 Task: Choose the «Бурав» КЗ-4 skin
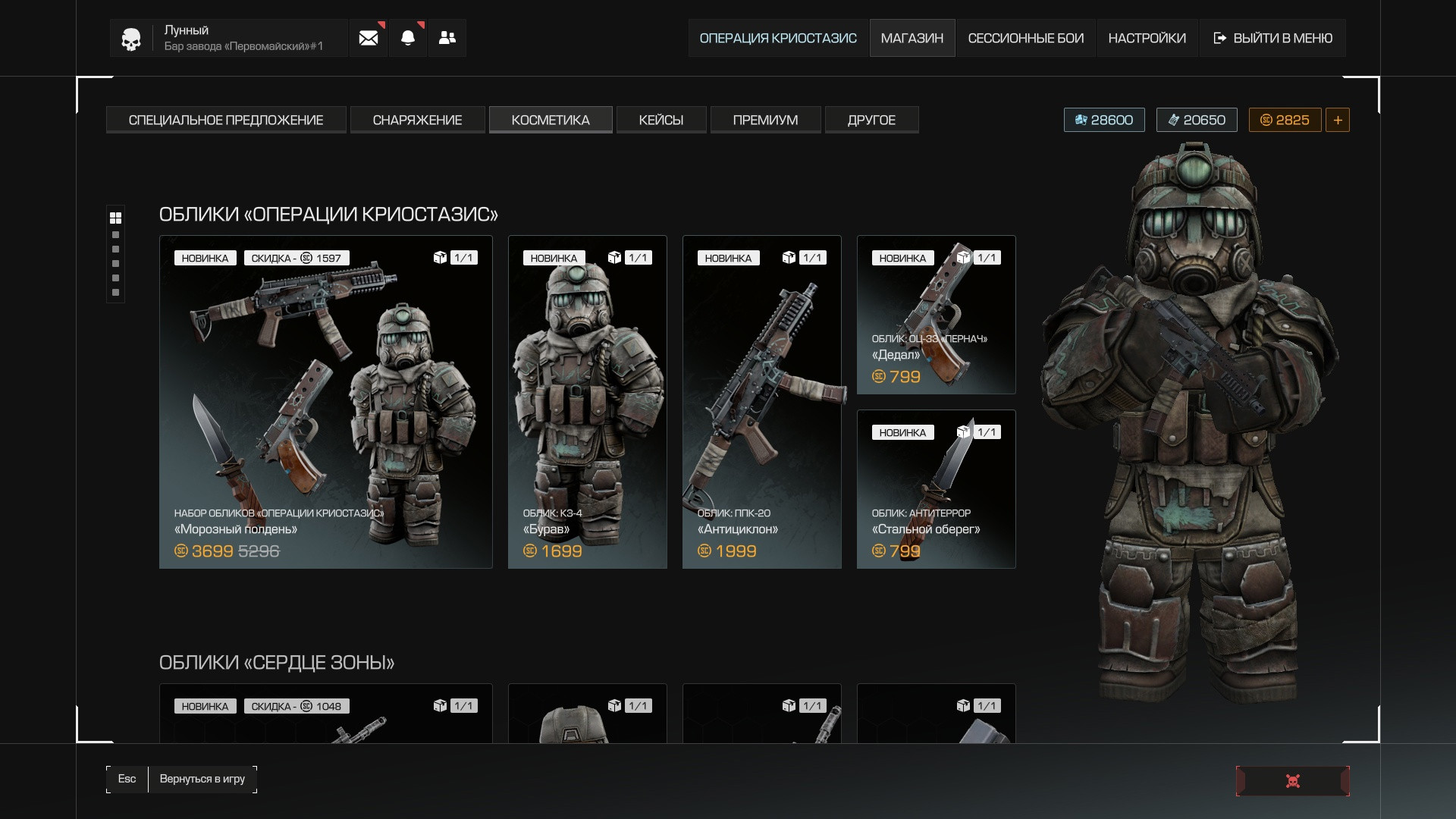tap(588, 402)
